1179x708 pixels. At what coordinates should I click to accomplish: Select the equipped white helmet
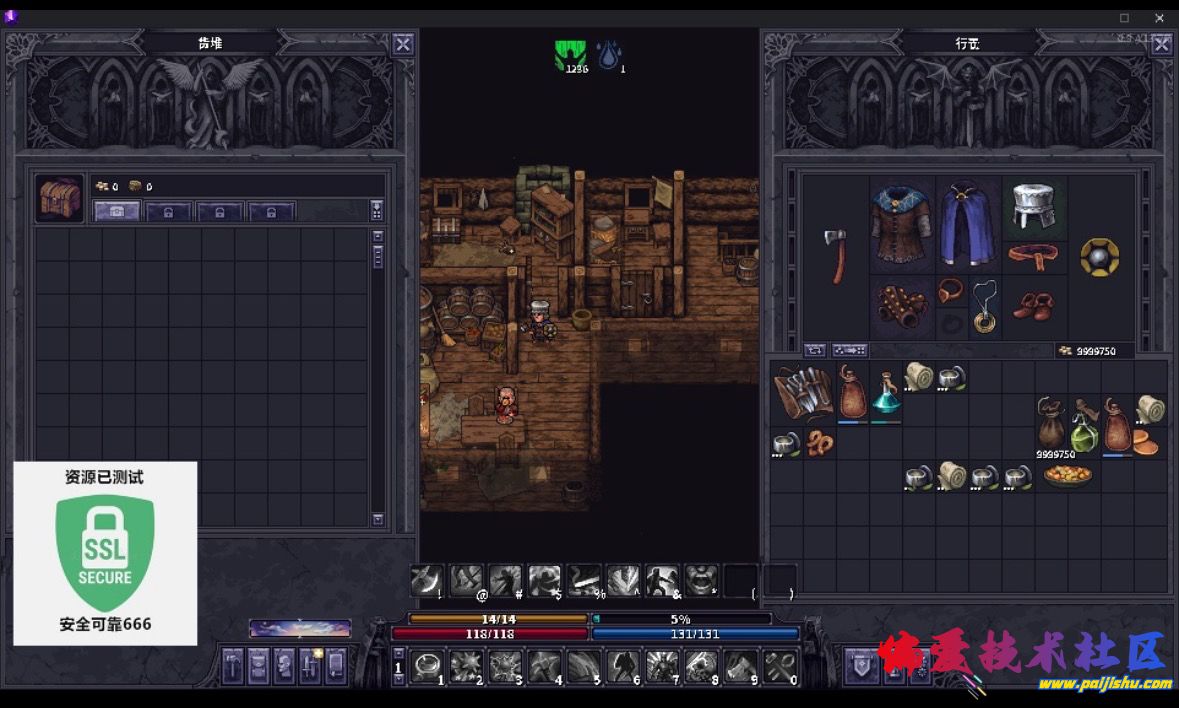[x=1034, y=207]
